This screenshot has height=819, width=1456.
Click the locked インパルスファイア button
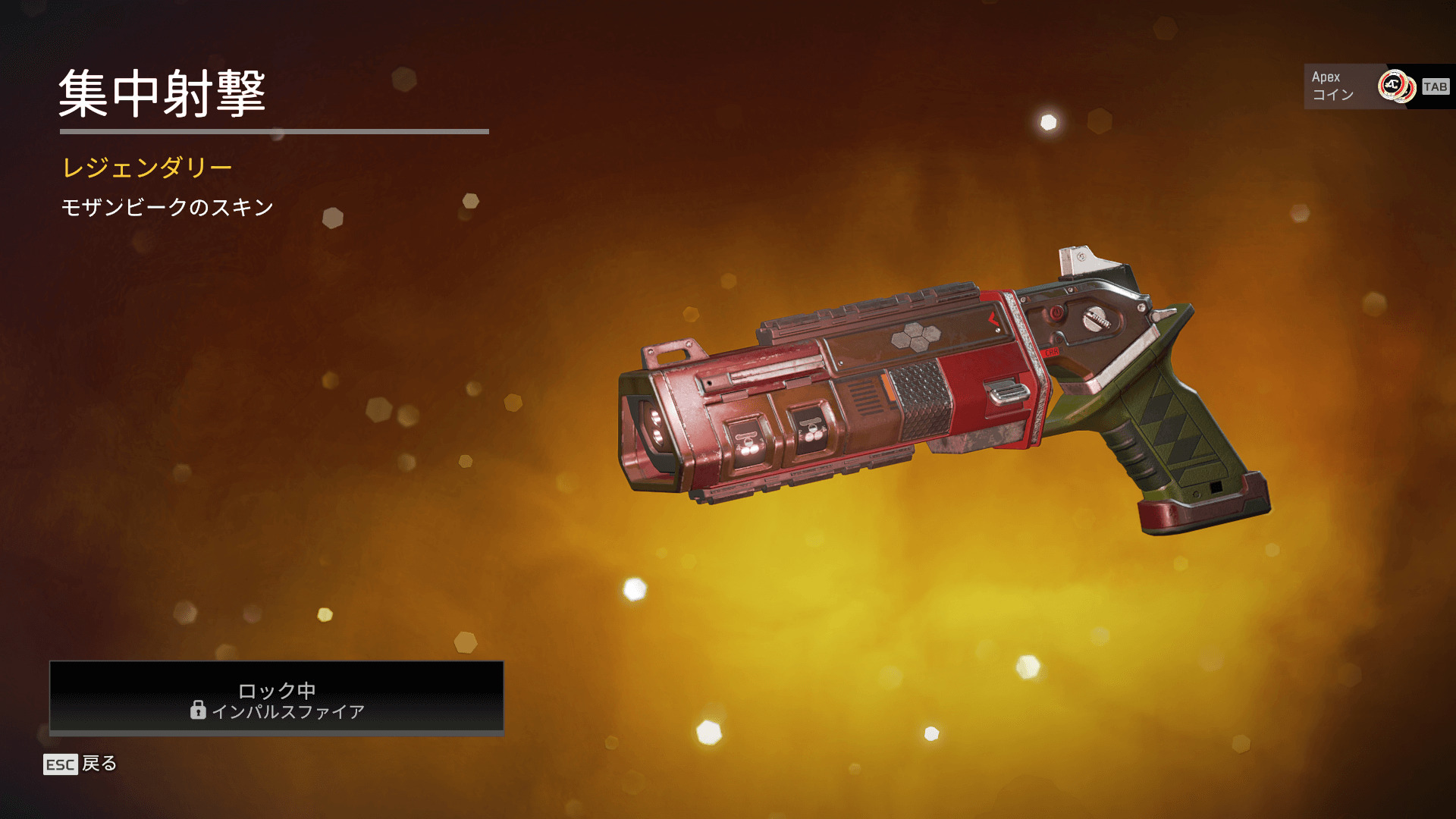coord(277,698)
